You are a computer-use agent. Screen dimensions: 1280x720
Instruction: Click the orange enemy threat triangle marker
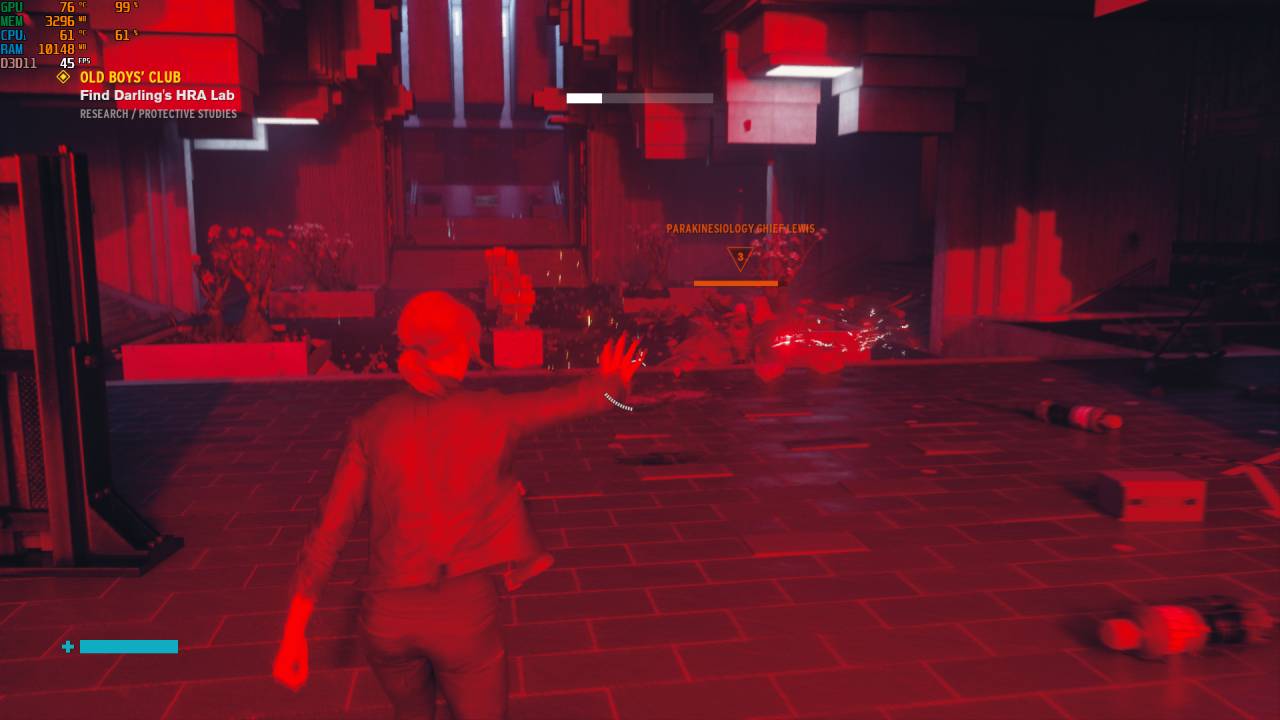tap(739, 258)
